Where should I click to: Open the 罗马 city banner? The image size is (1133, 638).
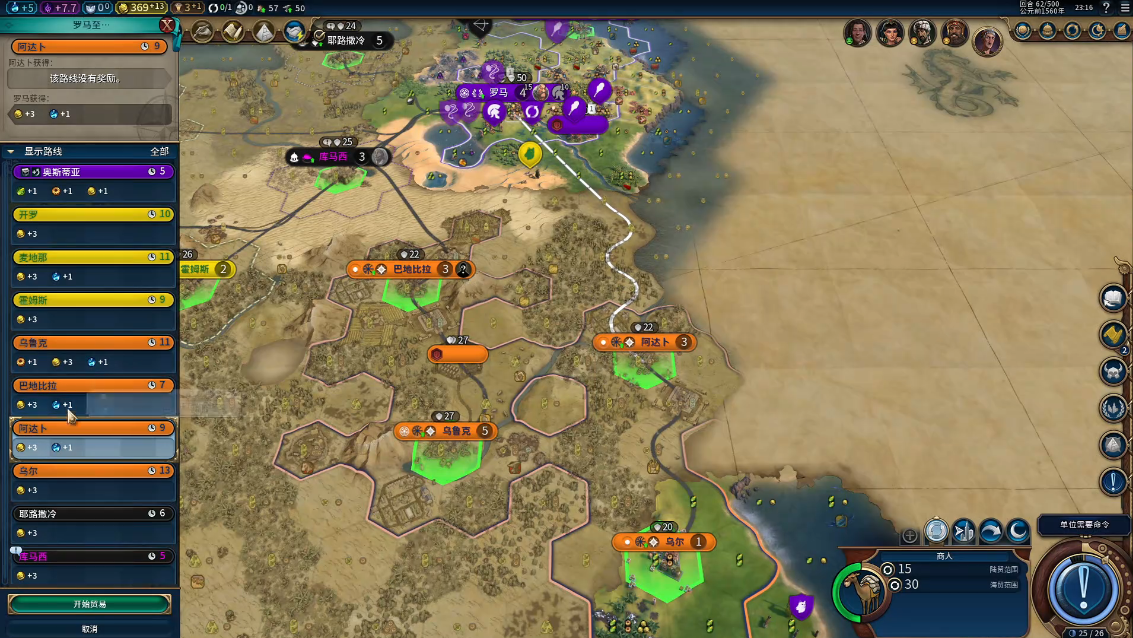click(498, 92)
